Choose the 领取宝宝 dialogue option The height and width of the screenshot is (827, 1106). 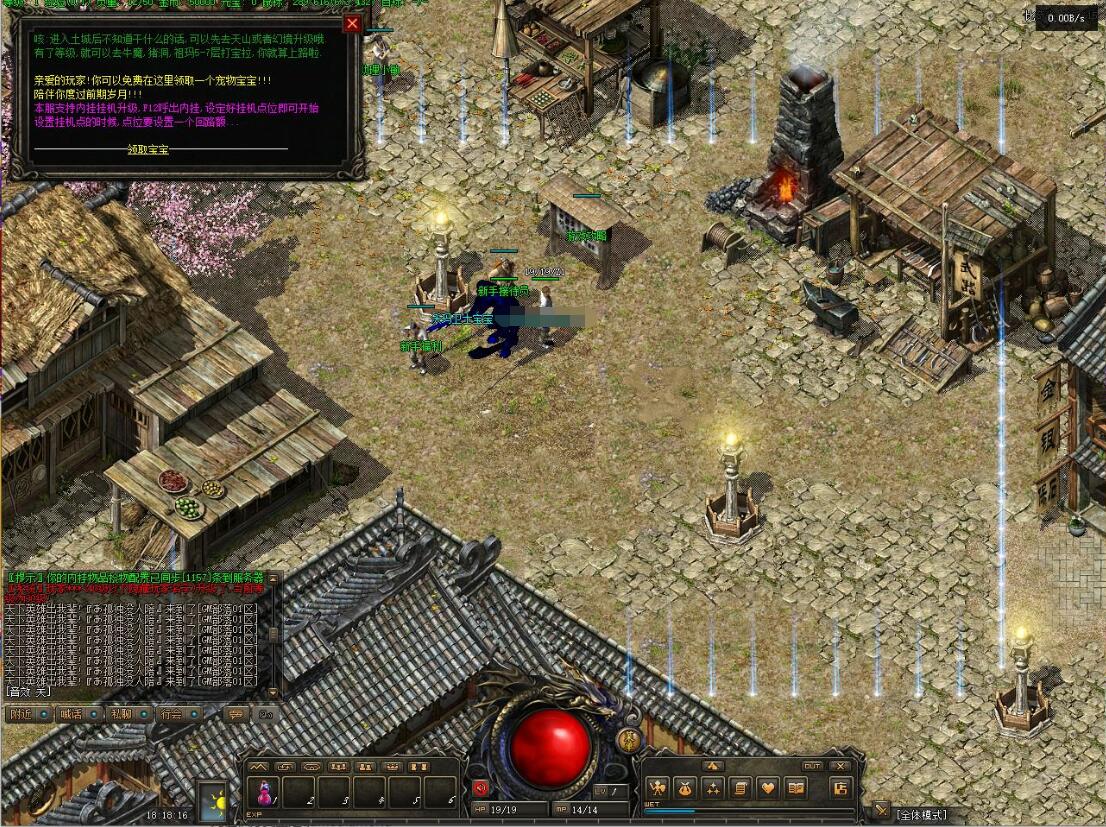pyautogui.click(x=148, y=150)
